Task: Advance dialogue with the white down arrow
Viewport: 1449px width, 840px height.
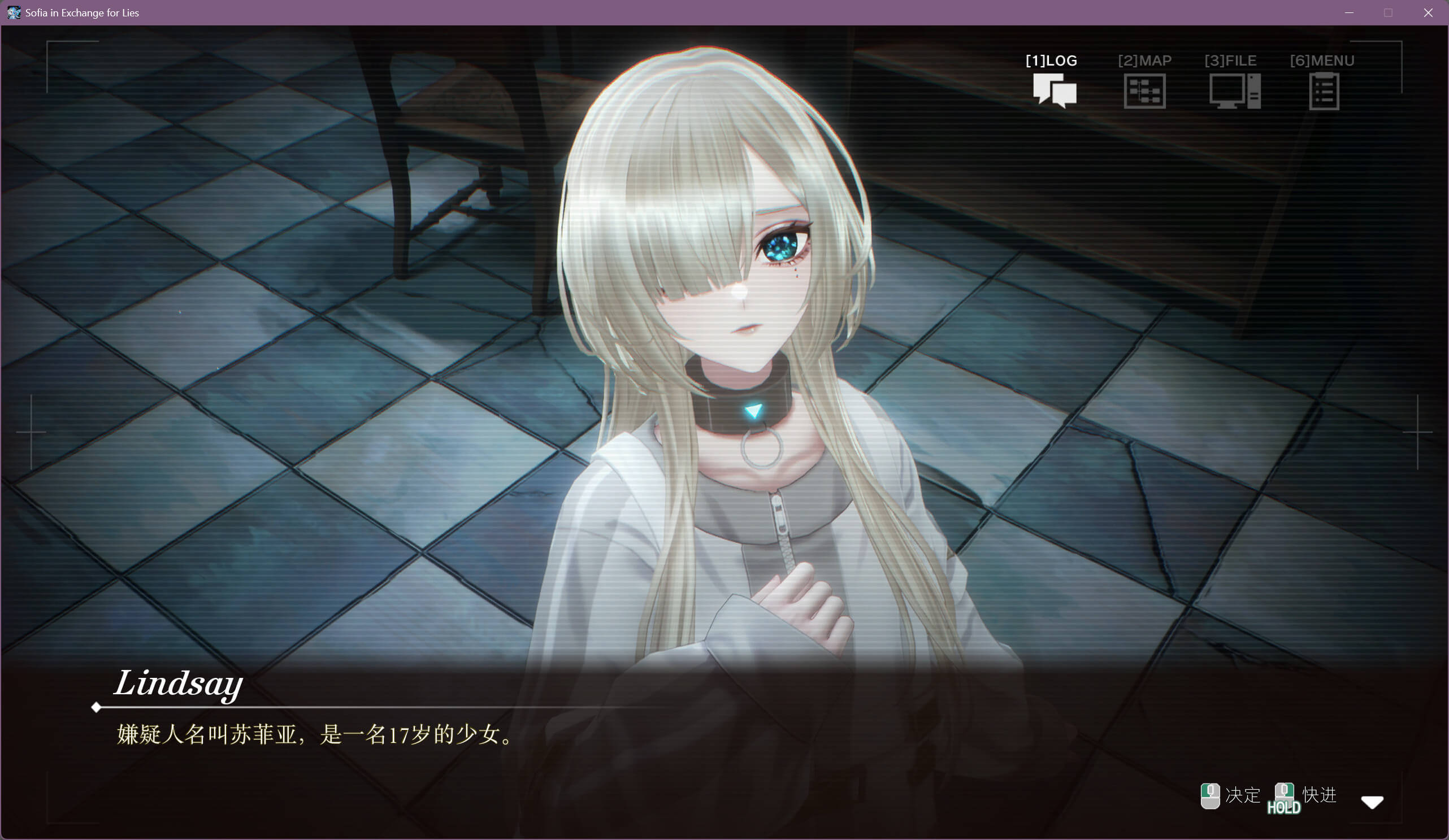Action: 1372,802
